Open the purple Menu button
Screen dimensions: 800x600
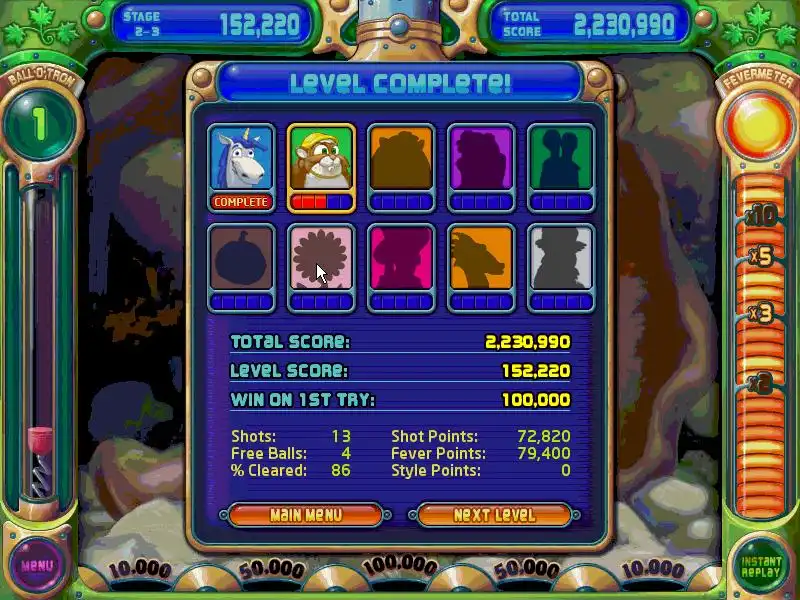[x=37, y=566]
